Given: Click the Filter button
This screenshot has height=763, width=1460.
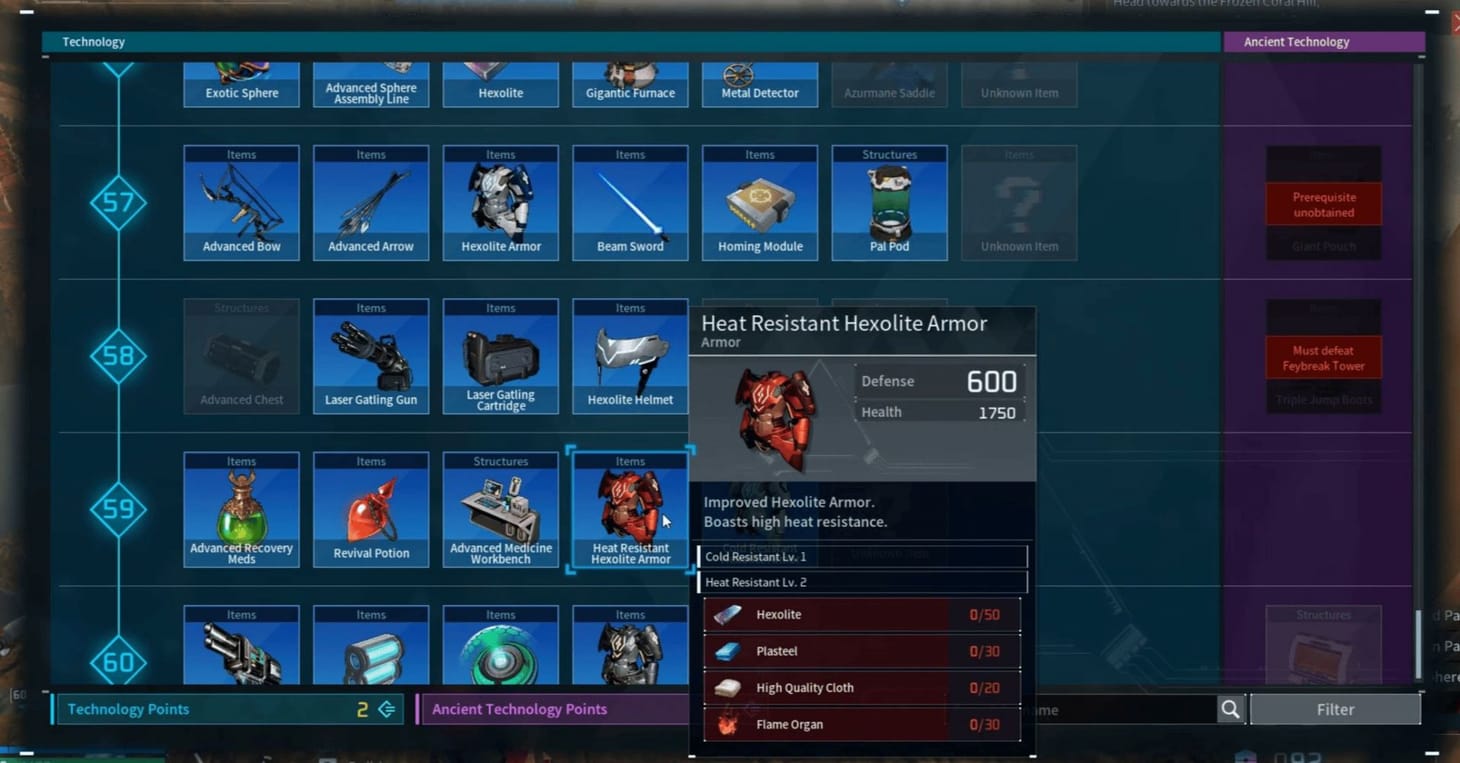Looking at the screenshot, I should pyautogui.click(x=1336, y=708).
